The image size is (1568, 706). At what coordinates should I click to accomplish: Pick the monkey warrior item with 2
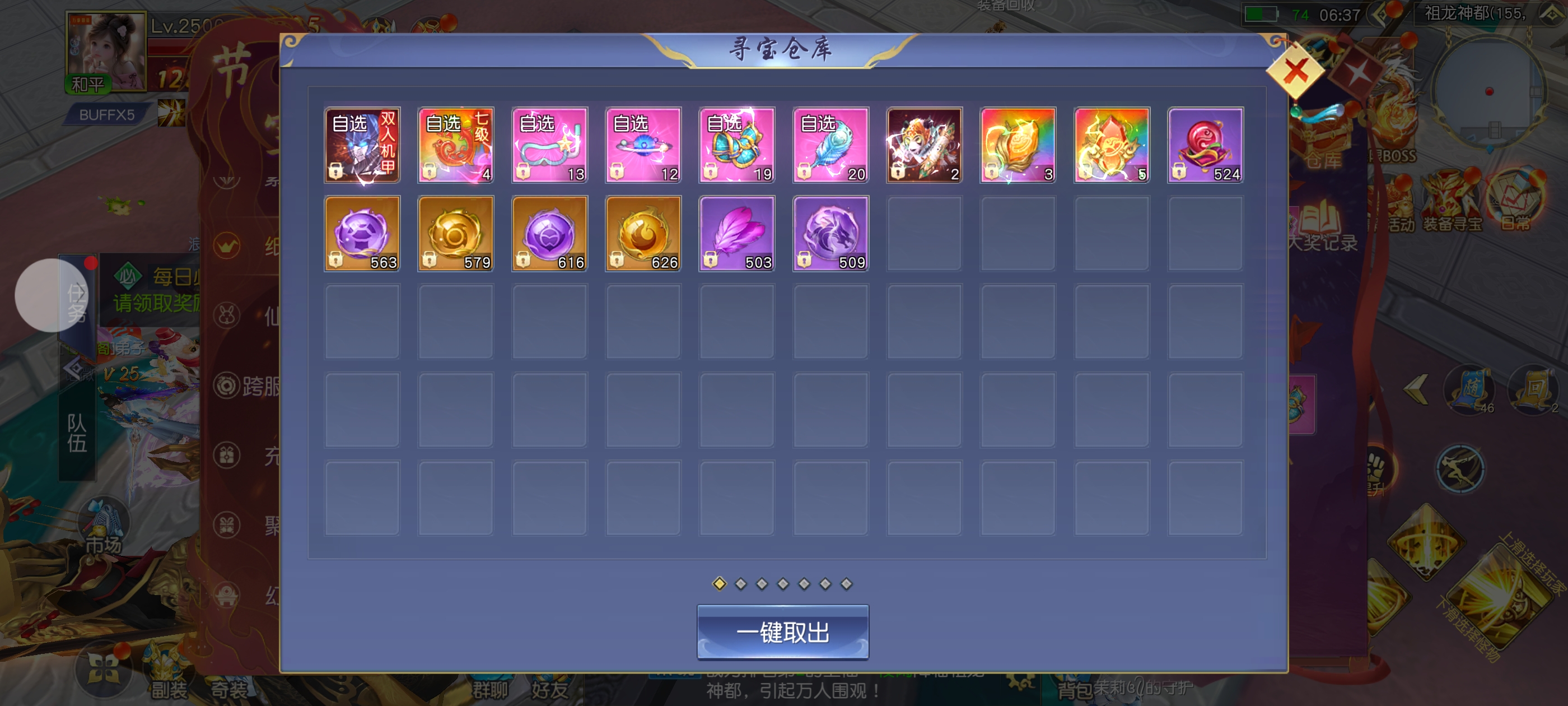[x=924, y=146]
